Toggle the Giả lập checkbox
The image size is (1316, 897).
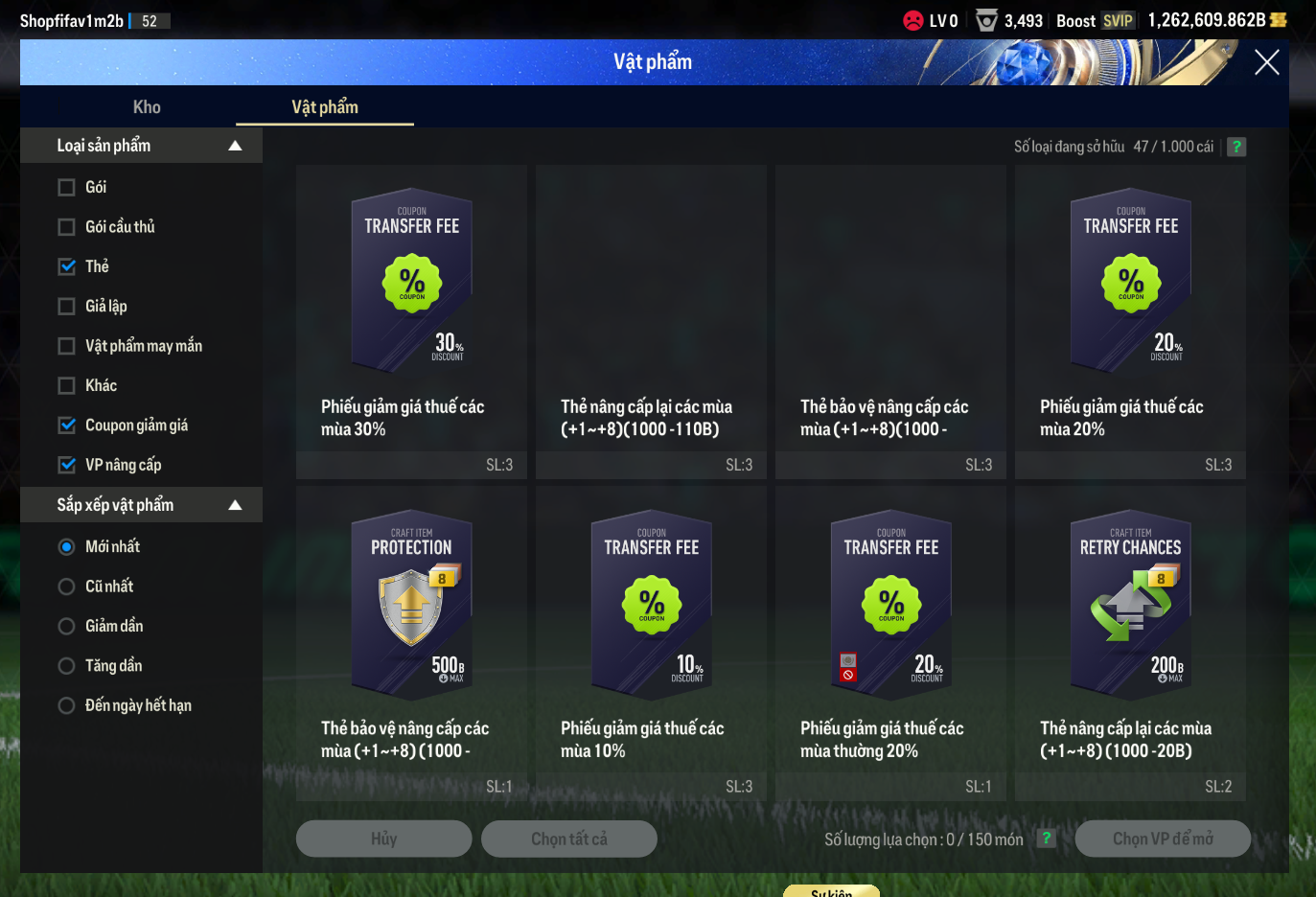[67, 307]
